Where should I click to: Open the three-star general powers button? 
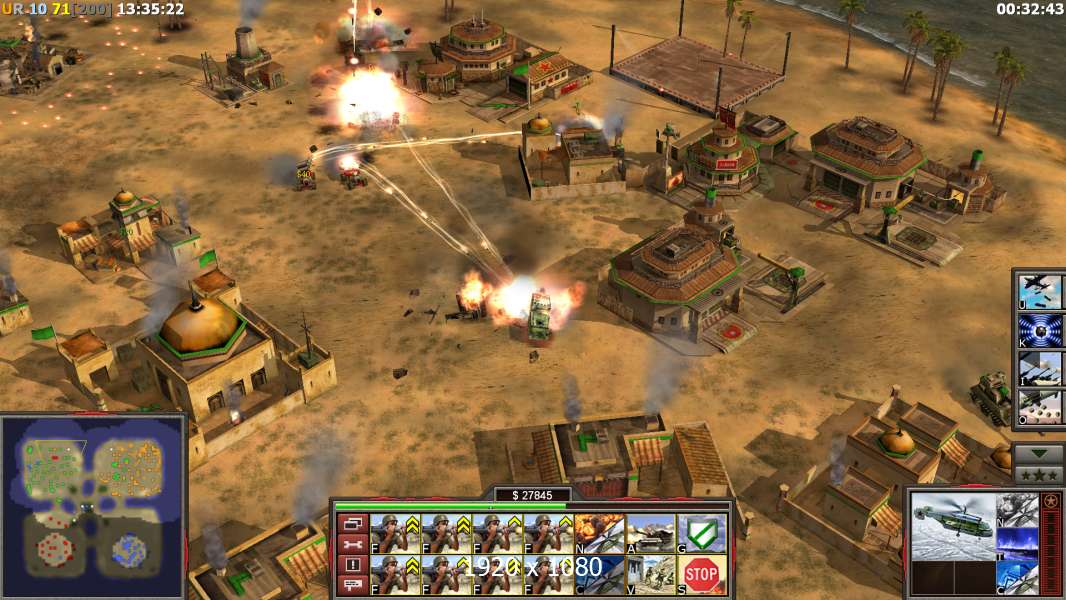[1039, 474]
